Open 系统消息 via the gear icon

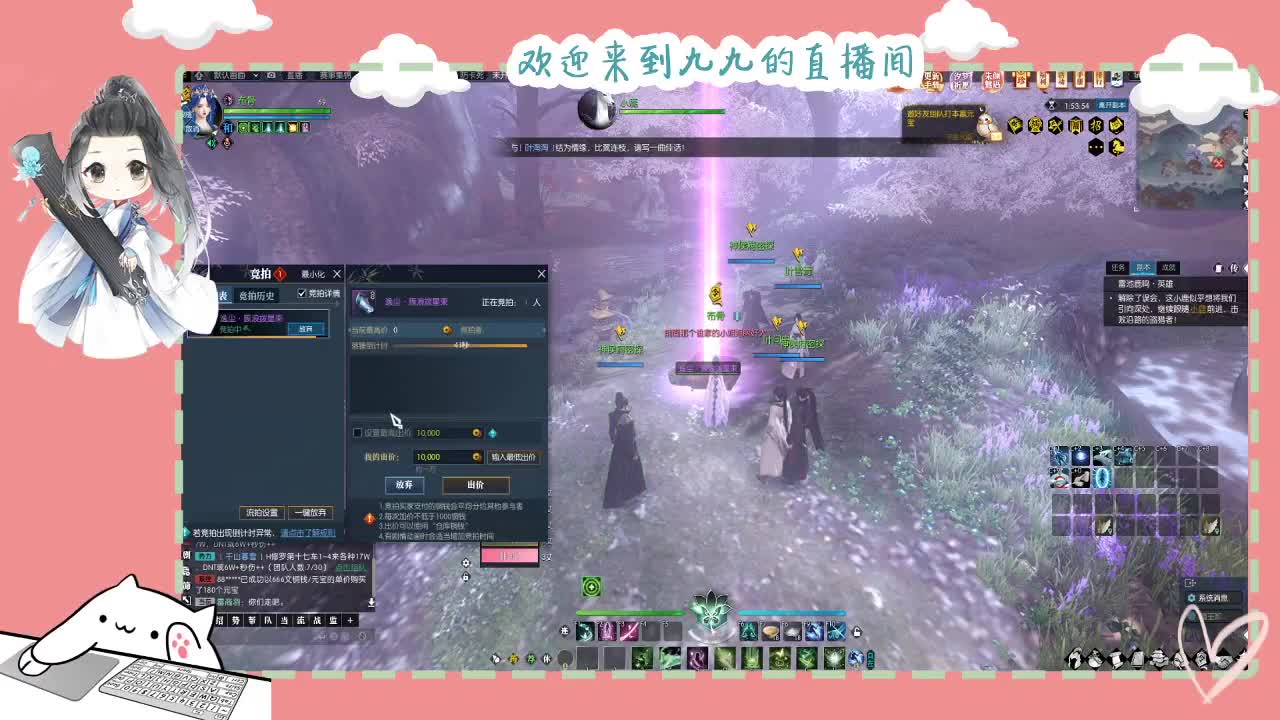[1191, 598]
